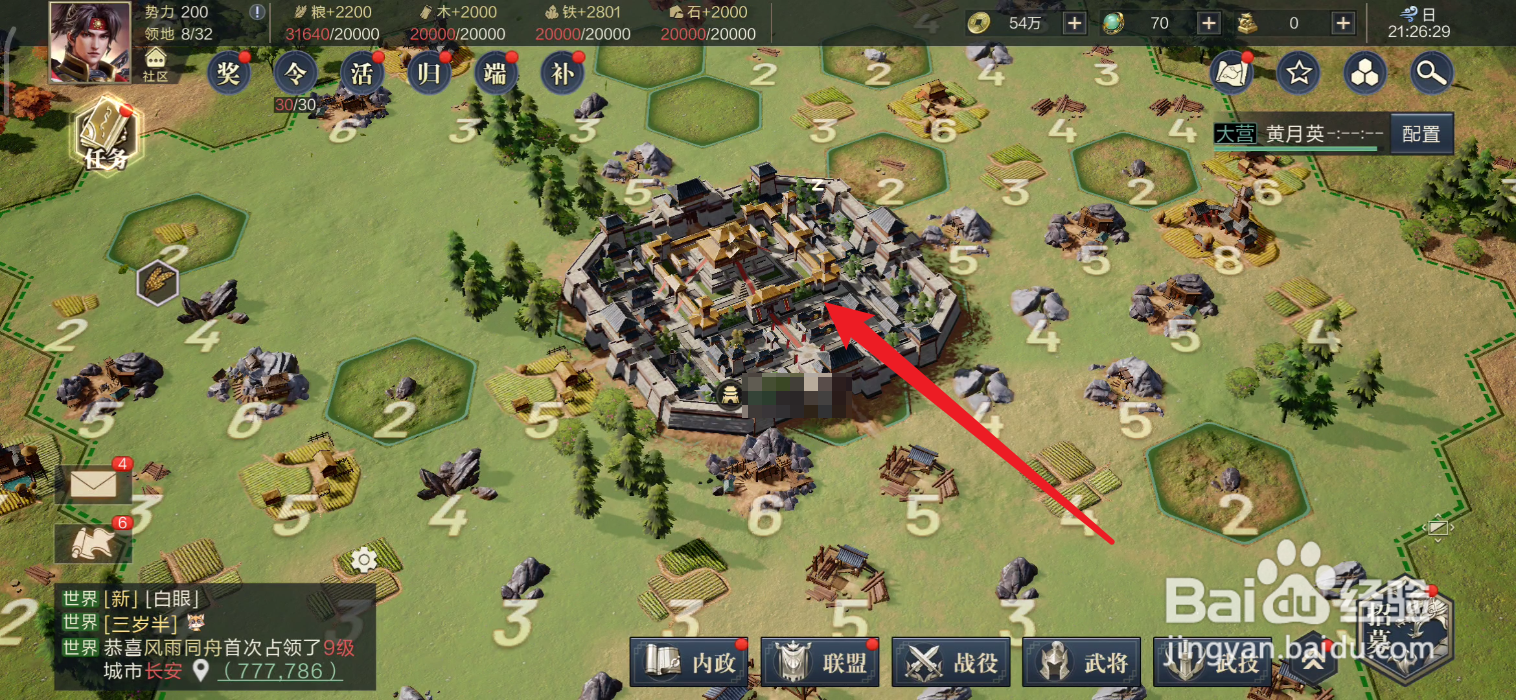View the 武将 generals menu
1516x700 pixels.
pyautogui.click(x=1085, y=662)
